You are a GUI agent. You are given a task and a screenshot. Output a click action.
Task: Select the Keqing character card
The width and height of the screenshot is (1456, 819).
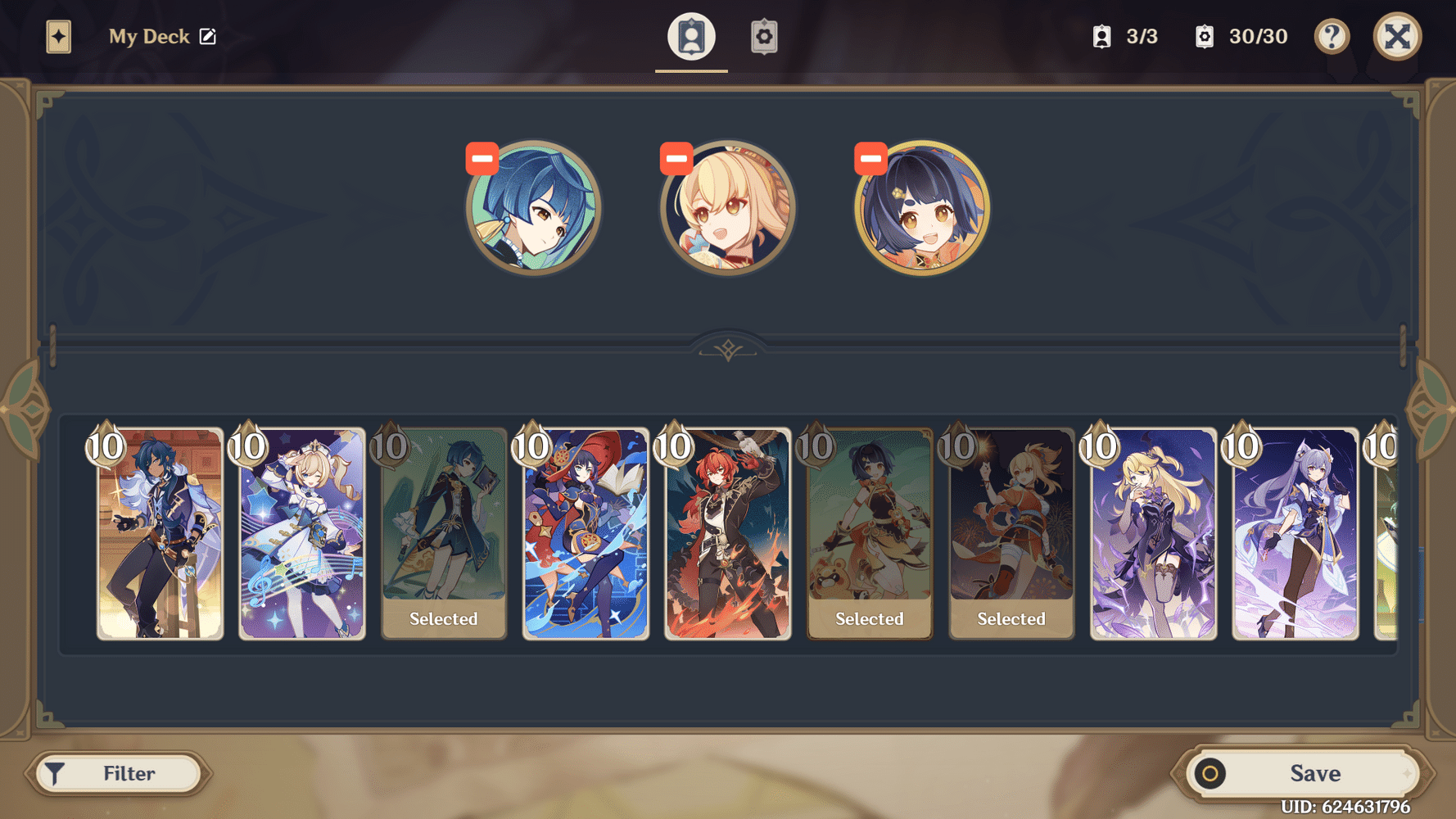point(1295,532)
